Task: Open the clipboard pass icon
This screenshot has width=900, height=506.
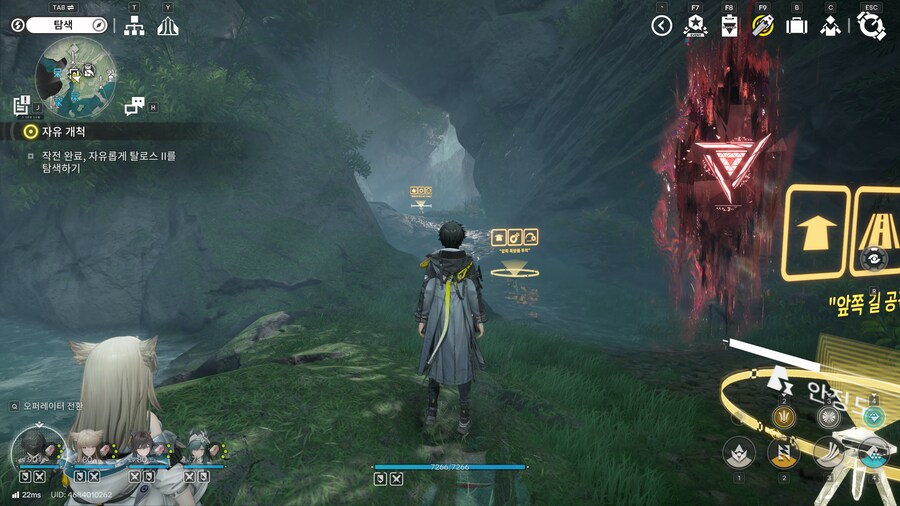Action: point(729,26)
